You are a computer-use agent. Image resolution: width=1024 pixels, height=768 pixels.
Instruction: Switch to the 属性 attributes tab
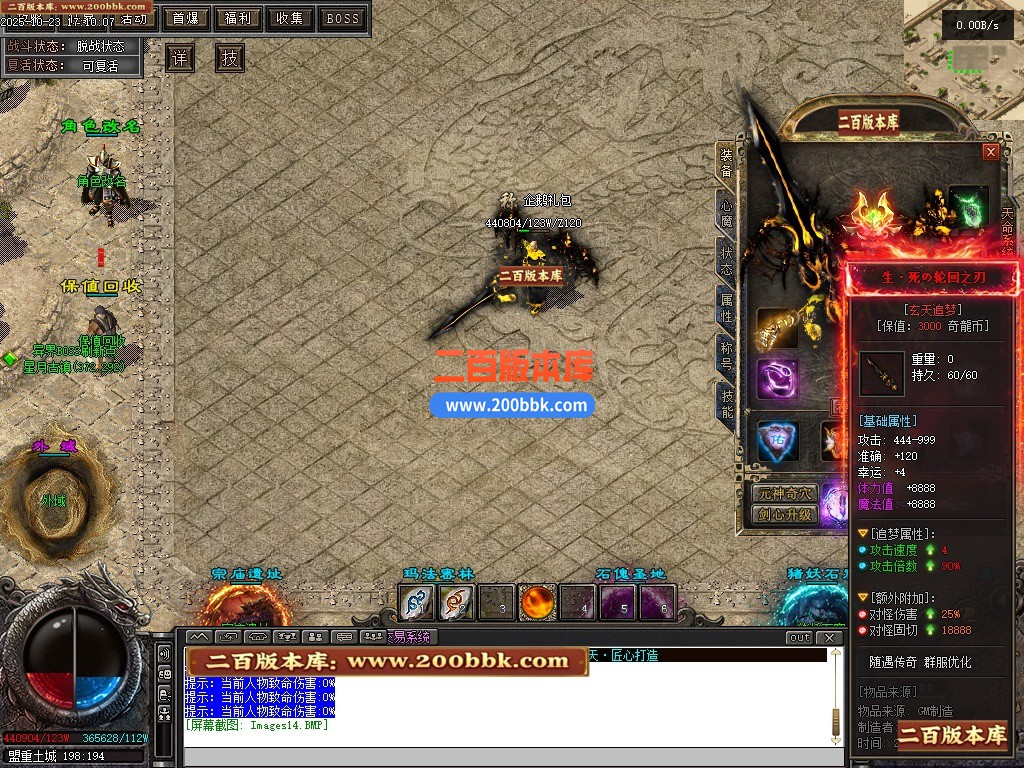coord(727,306)
